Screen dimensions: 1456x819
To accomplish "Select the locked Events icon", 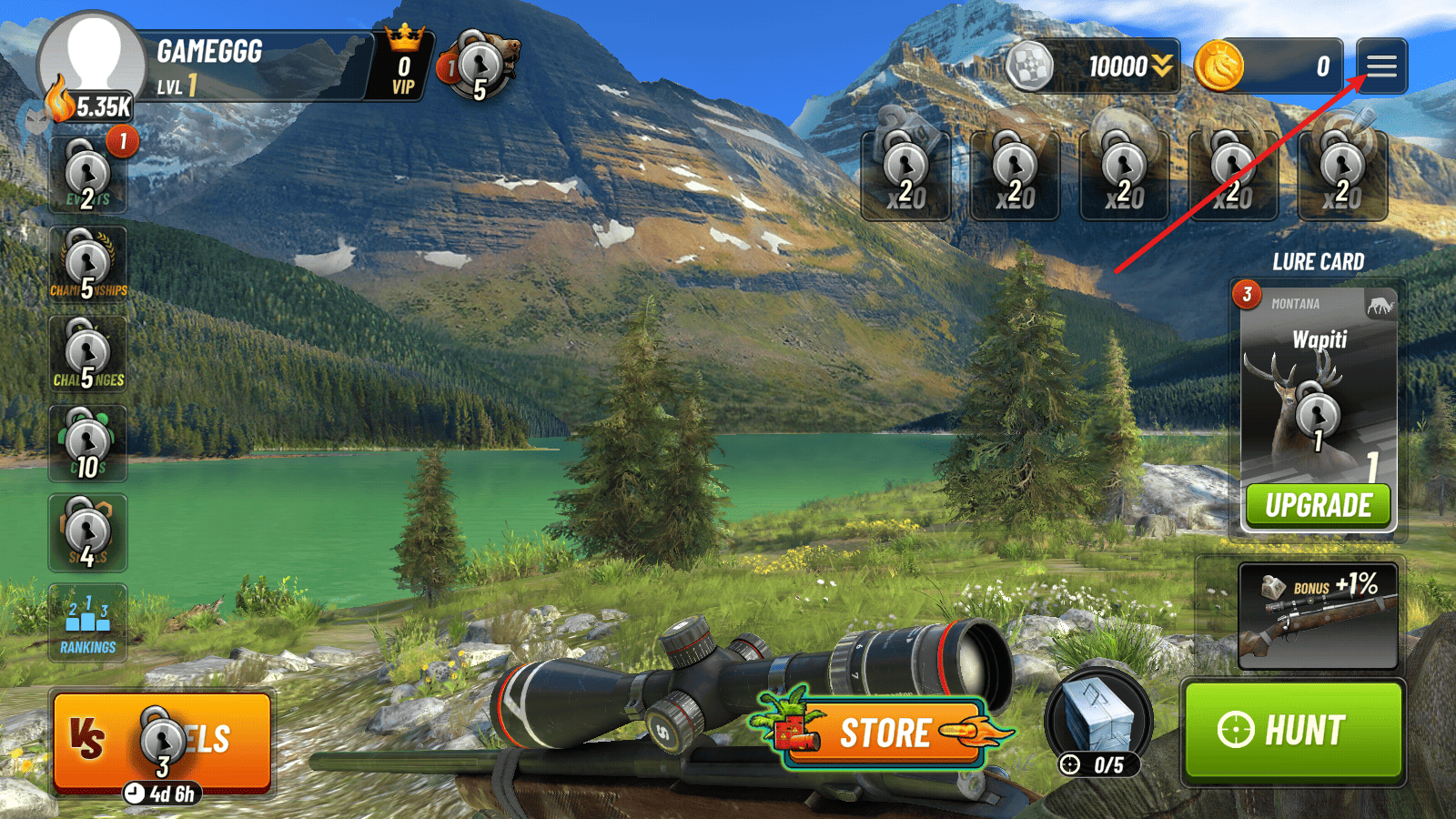I will [87, 175].
